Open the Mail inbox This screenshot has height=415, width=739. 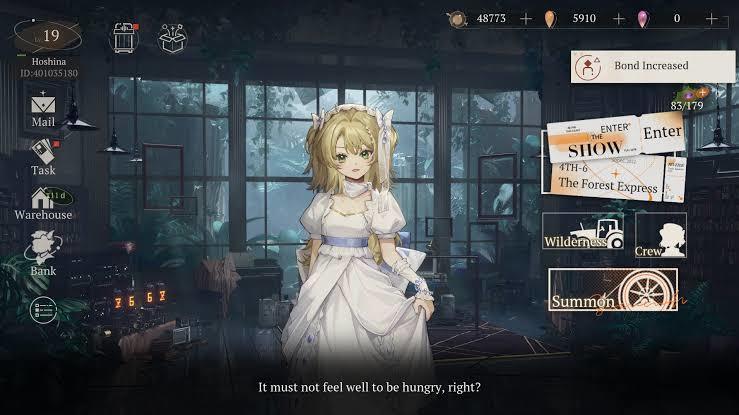pos(43,108)
